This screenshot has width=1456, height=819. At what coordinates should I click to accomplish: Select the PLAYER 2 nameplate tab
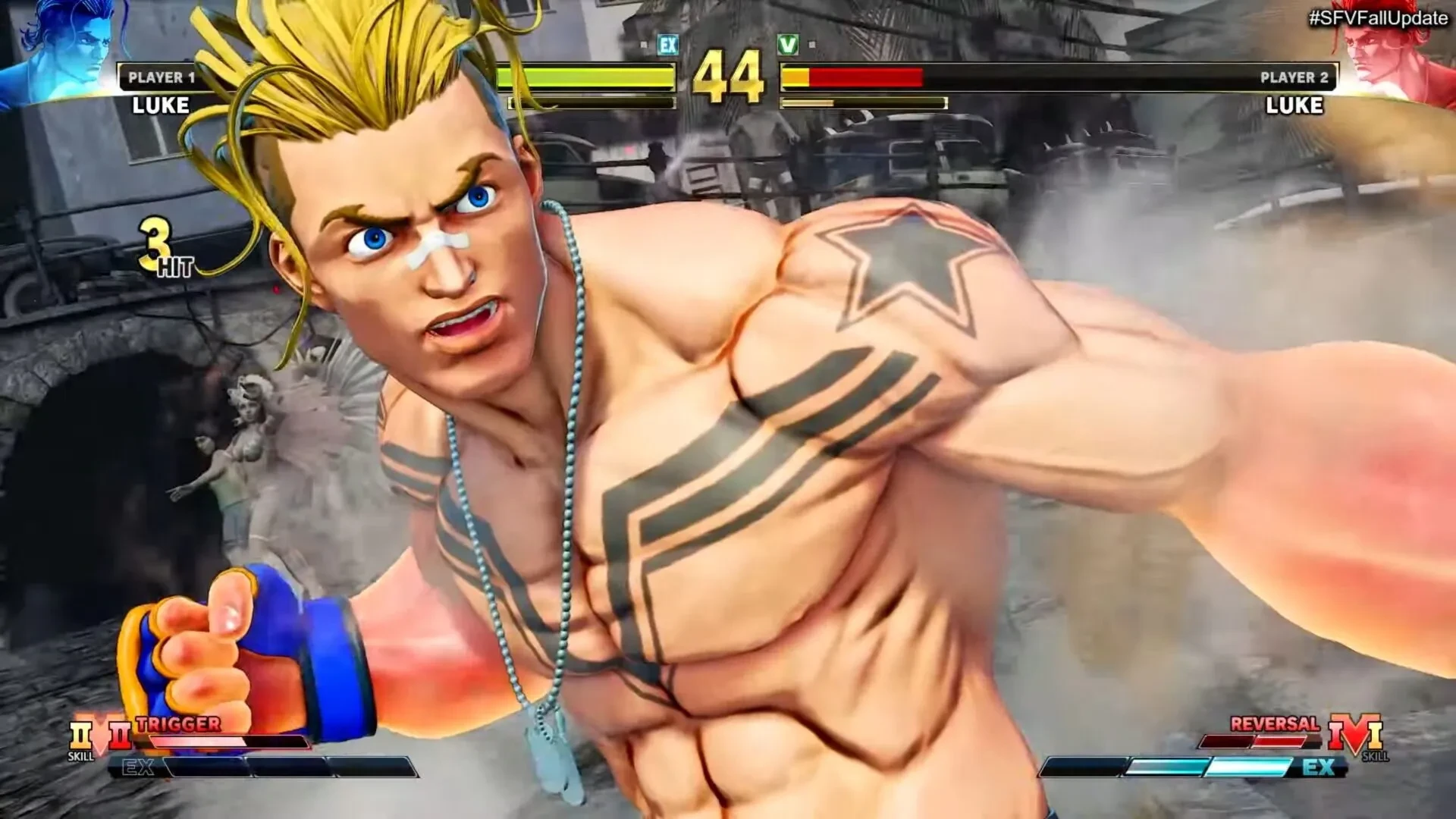pos(1293,76)
